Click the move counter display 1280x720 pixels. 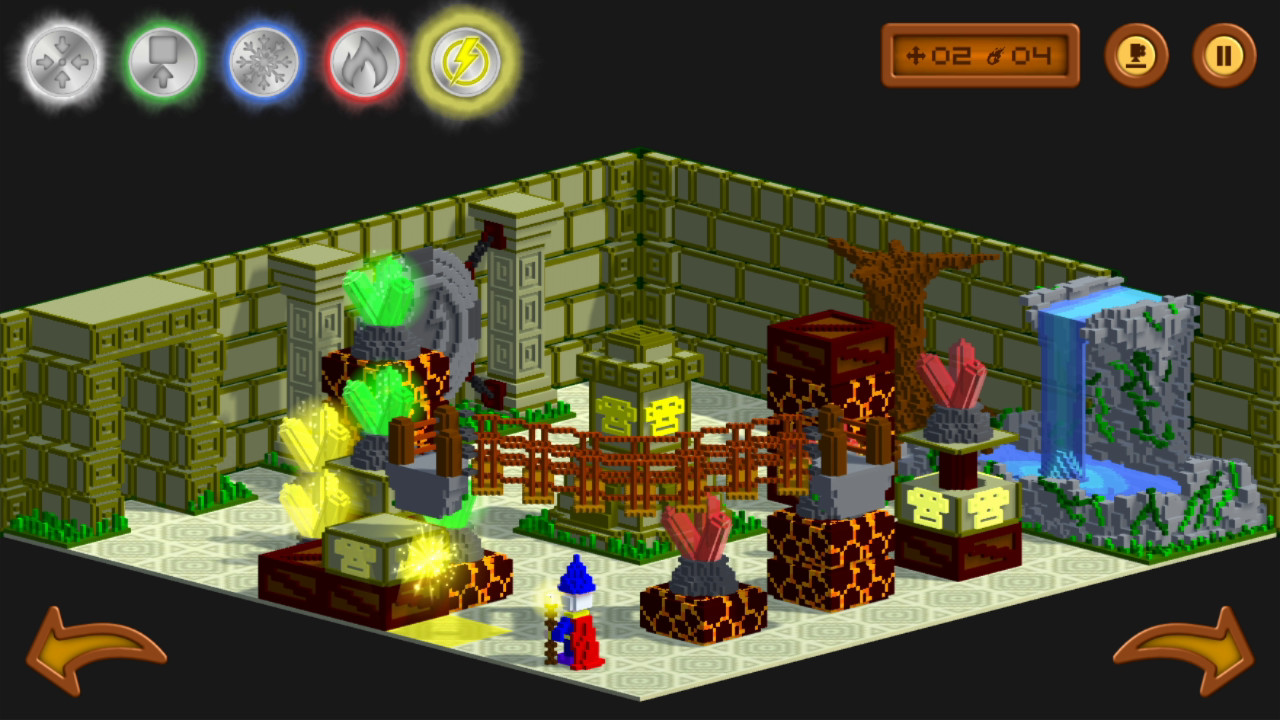coord(978,55)
